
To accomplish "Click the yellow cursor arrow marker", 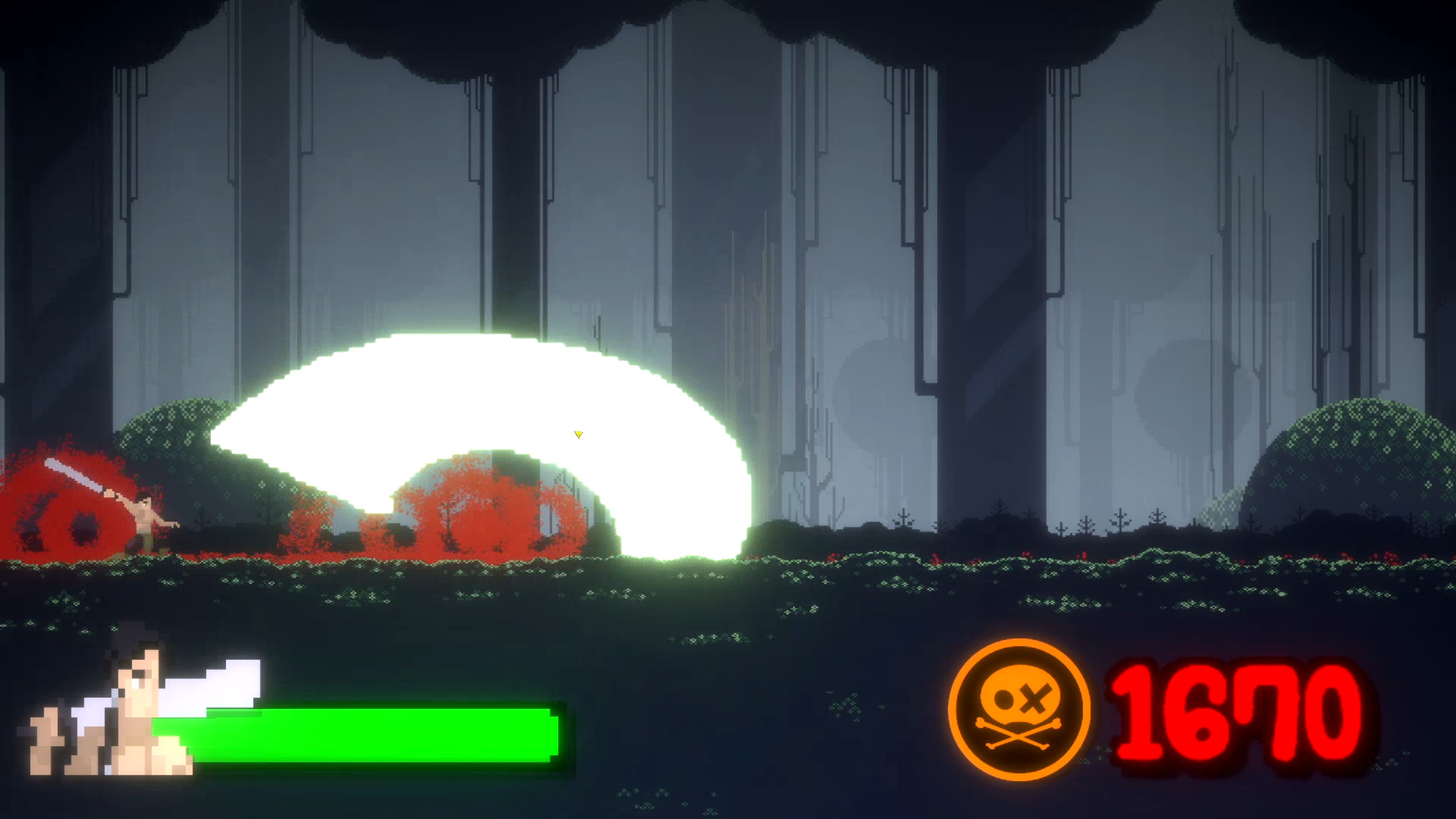I will tap(577, 435).
